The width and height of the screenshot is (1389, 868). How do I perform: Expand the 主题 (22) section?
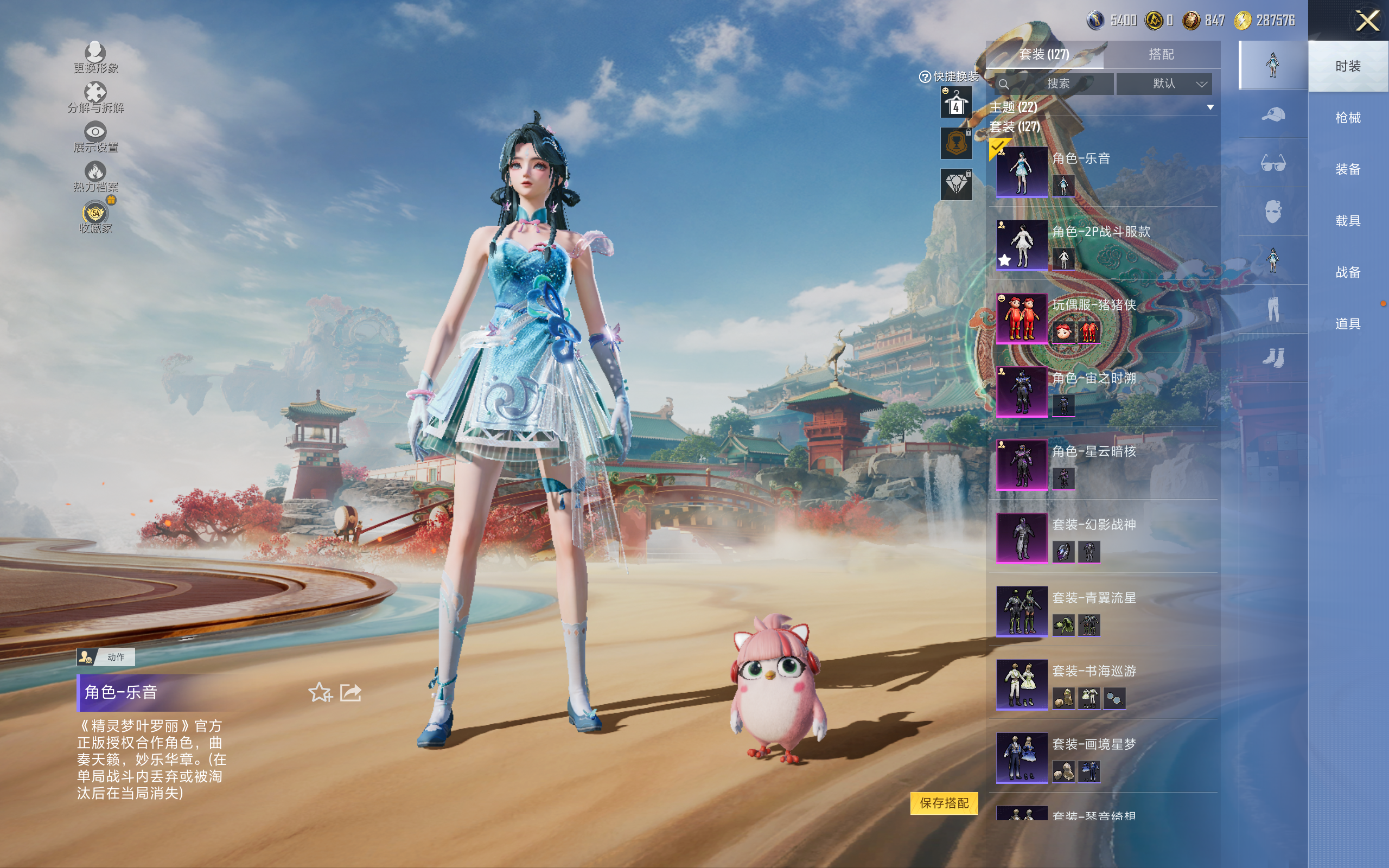click(1210, 107)
